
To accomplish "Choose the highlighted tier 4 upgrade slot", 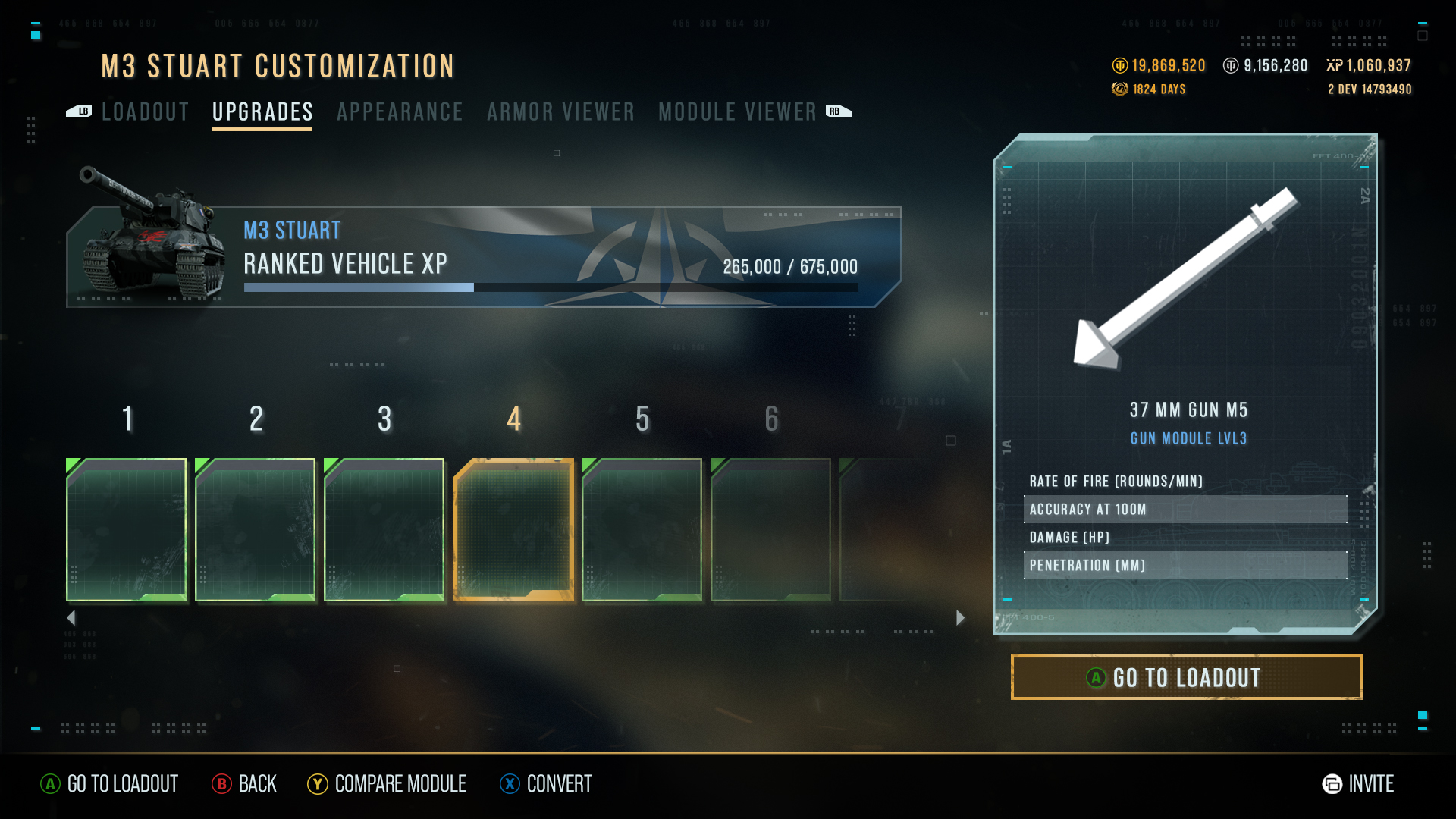I will (513, 529).
